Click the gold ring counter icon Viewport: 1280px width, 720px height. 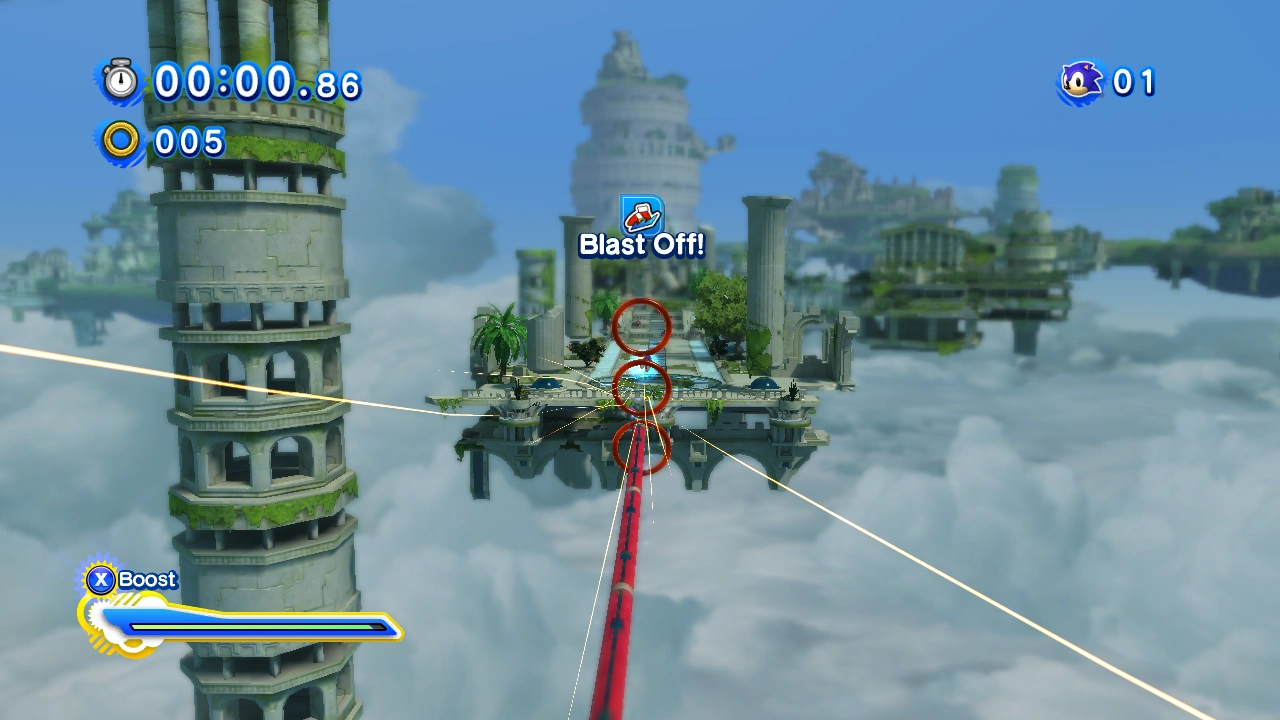121,141
